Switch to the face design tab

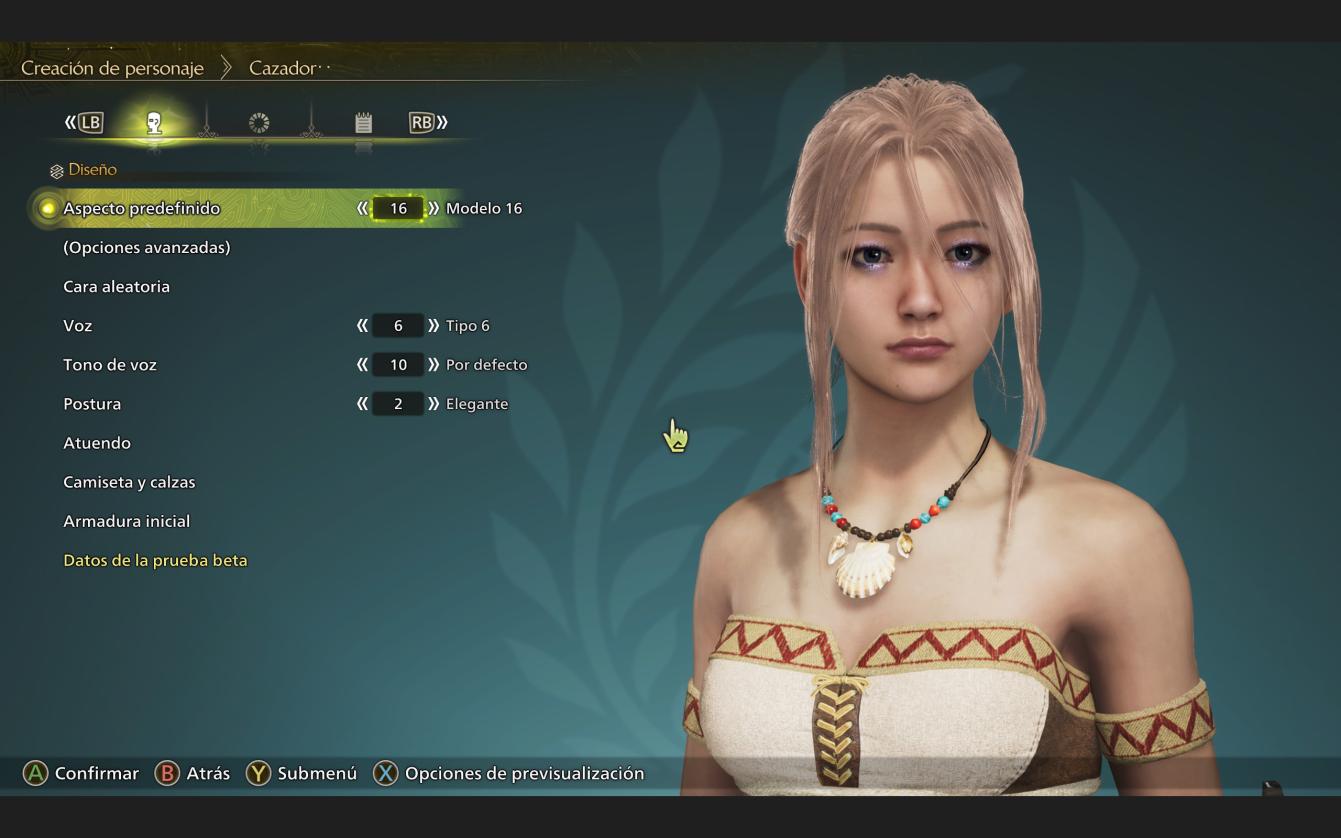pyautogui.click(x=154, y=123)
